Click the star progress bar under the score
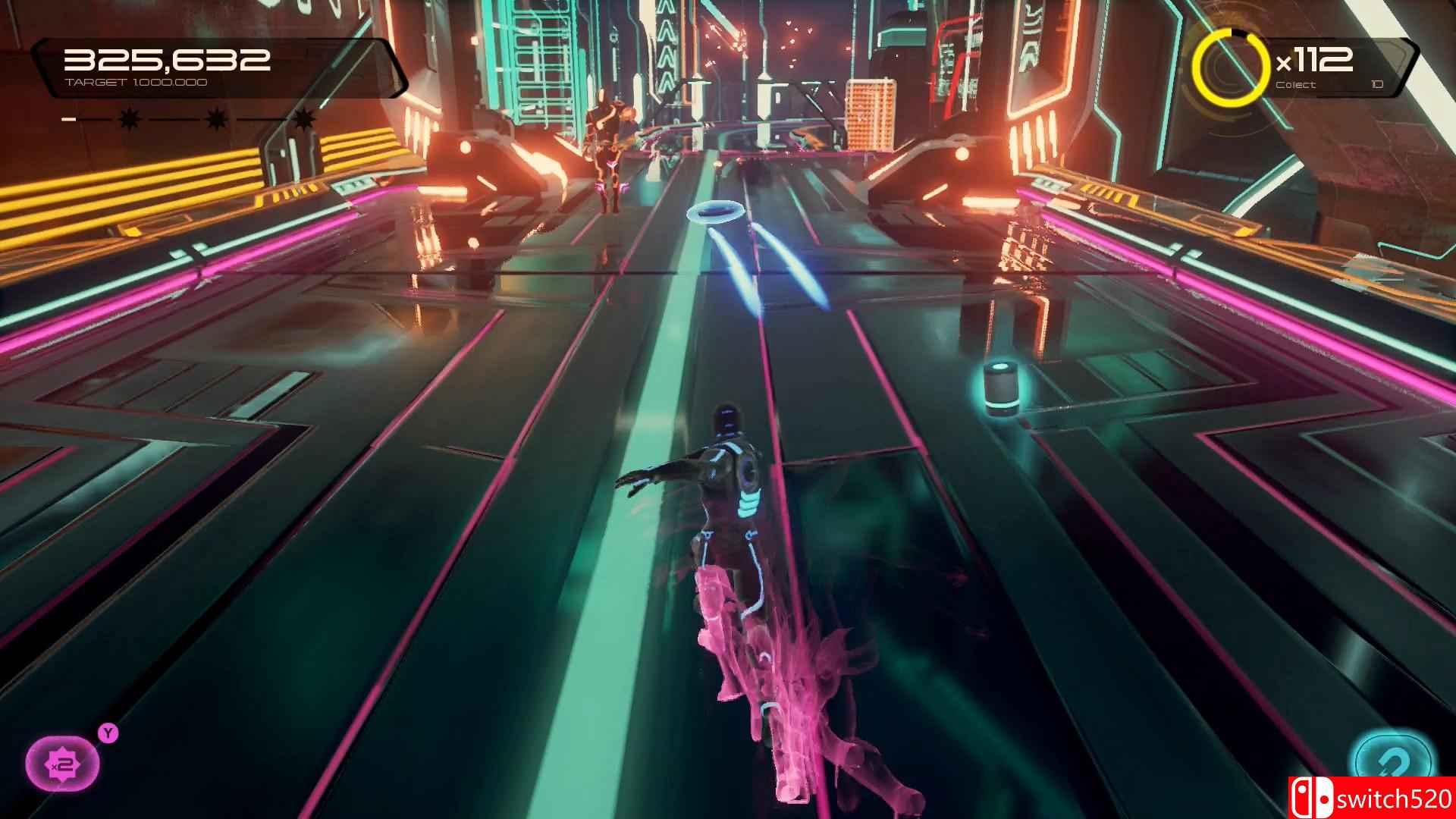The image size is (1456, 819). pos(216,118)
